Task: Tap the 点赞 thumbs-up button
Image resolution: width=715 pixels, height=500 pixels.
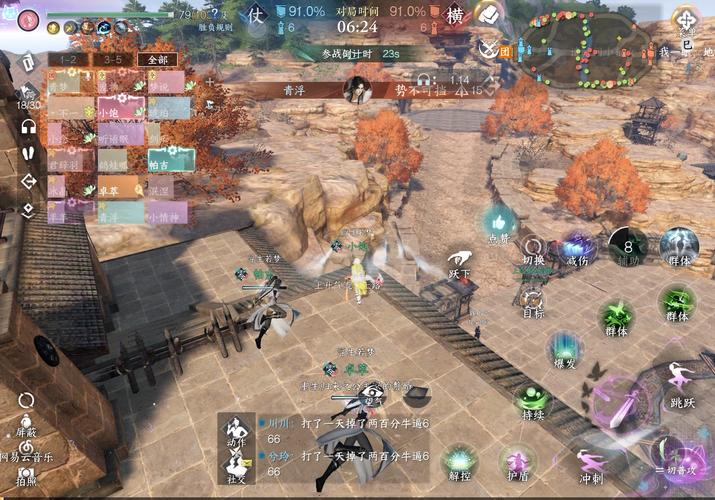Action: [x=499, y=223]
